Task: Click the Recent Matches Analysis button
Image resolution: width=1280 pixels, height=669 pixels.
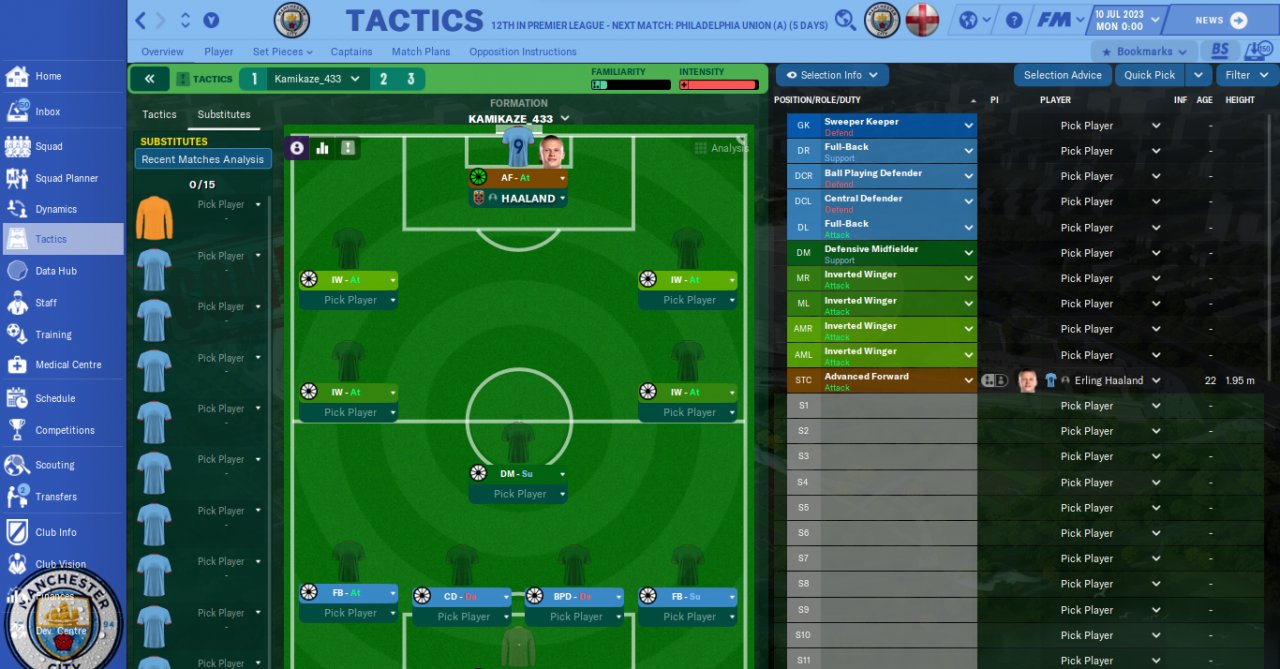Action: pos(203,160)
